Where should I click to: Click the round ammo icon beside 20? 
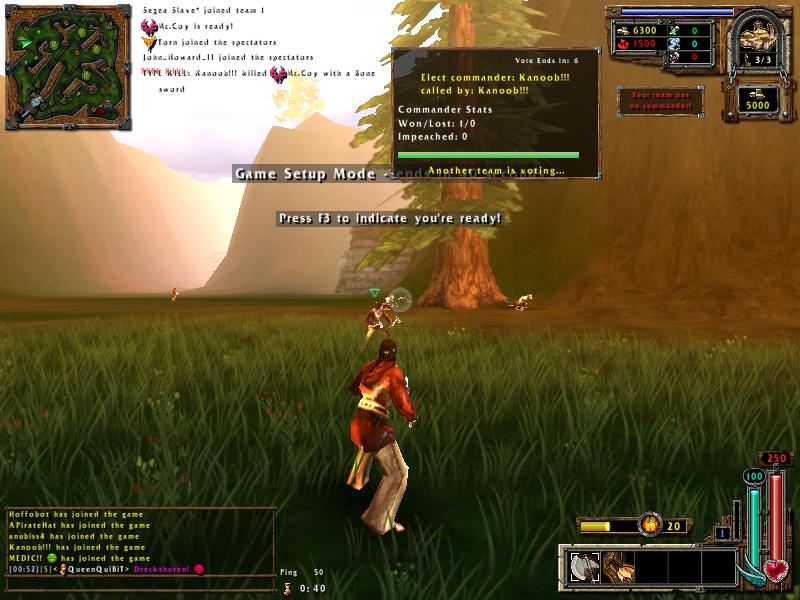tap(651, 524)
